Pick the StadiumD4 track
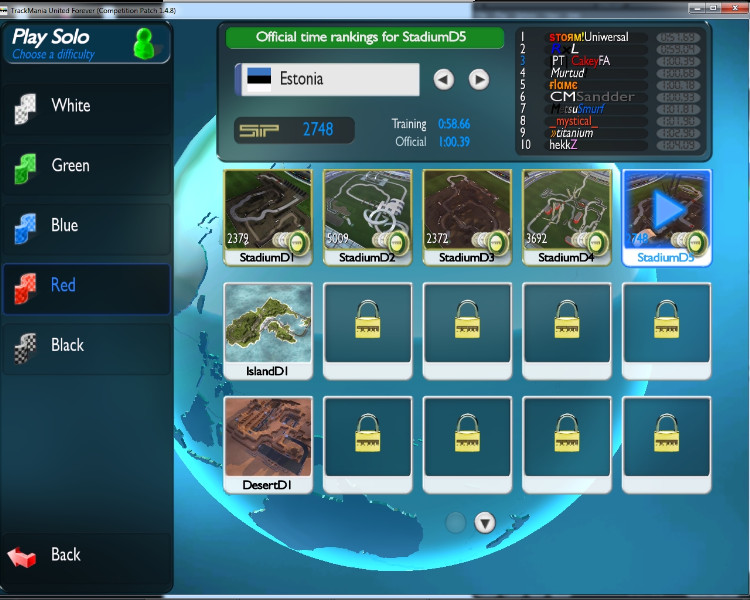The width and height of the screenshot is (750, 600). coord(567,213)
